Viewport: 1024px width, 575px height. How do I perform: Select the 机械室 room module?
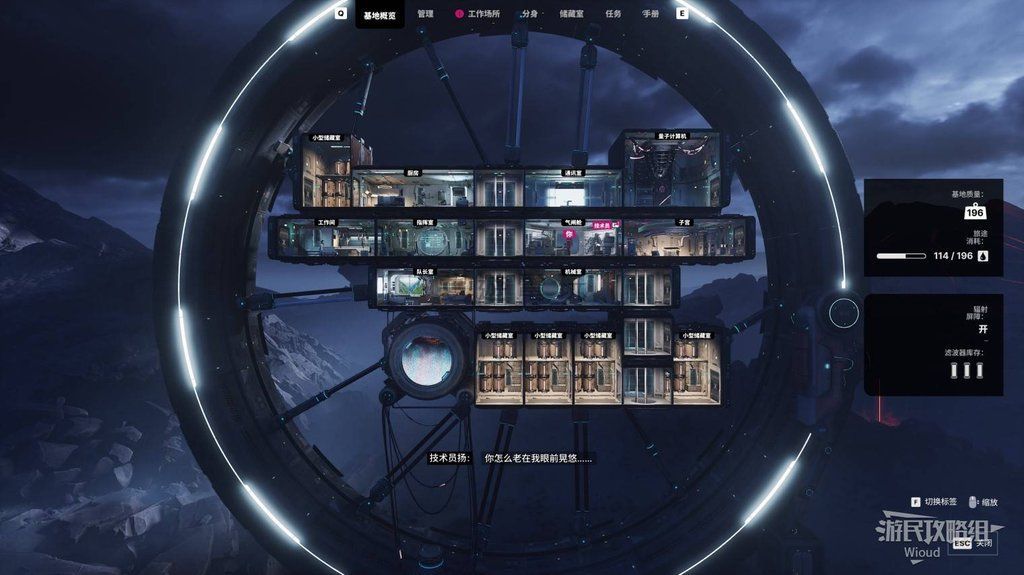coord(572,287)
